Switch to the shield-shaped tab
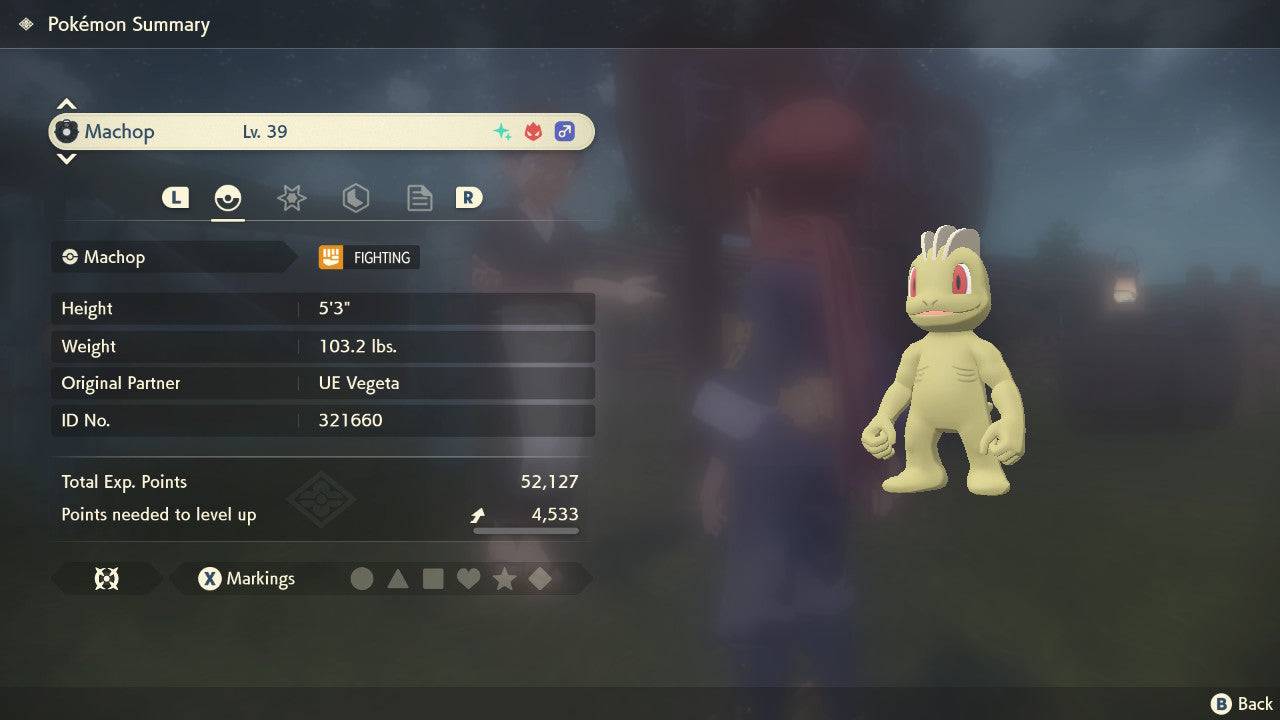 355,198
